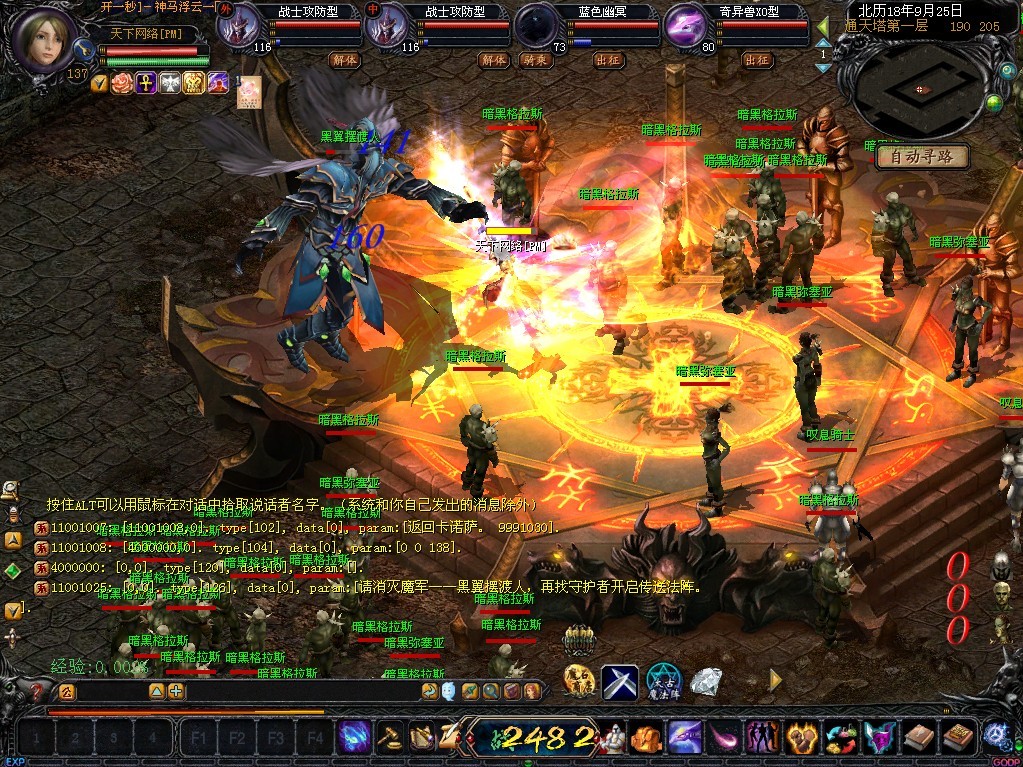
Task: Open the white diamond icon
Action: (x=707, y=681)
